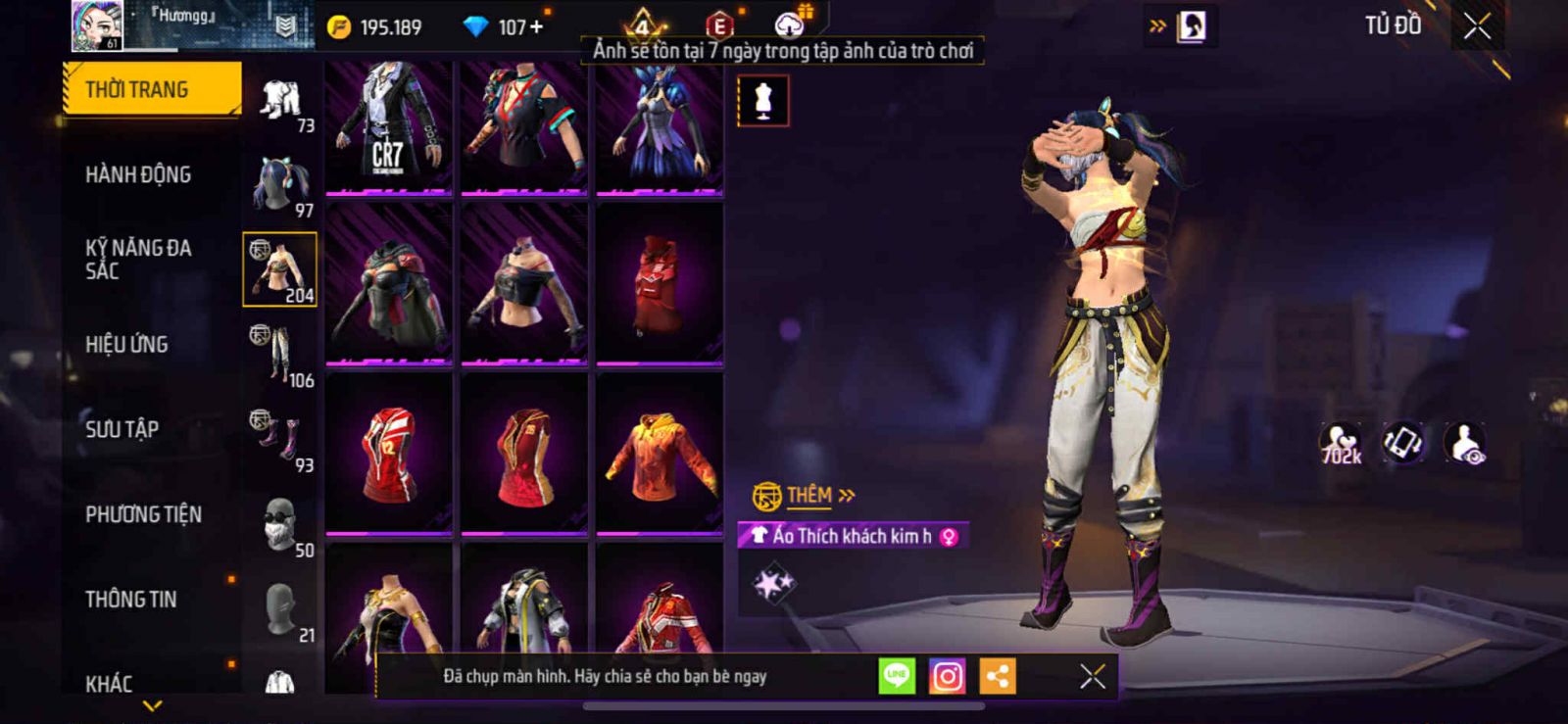This screenshot has height=724, width=1568.
Task: Switch to the HÀNH ĐỘNG tab
Action: 138,174
